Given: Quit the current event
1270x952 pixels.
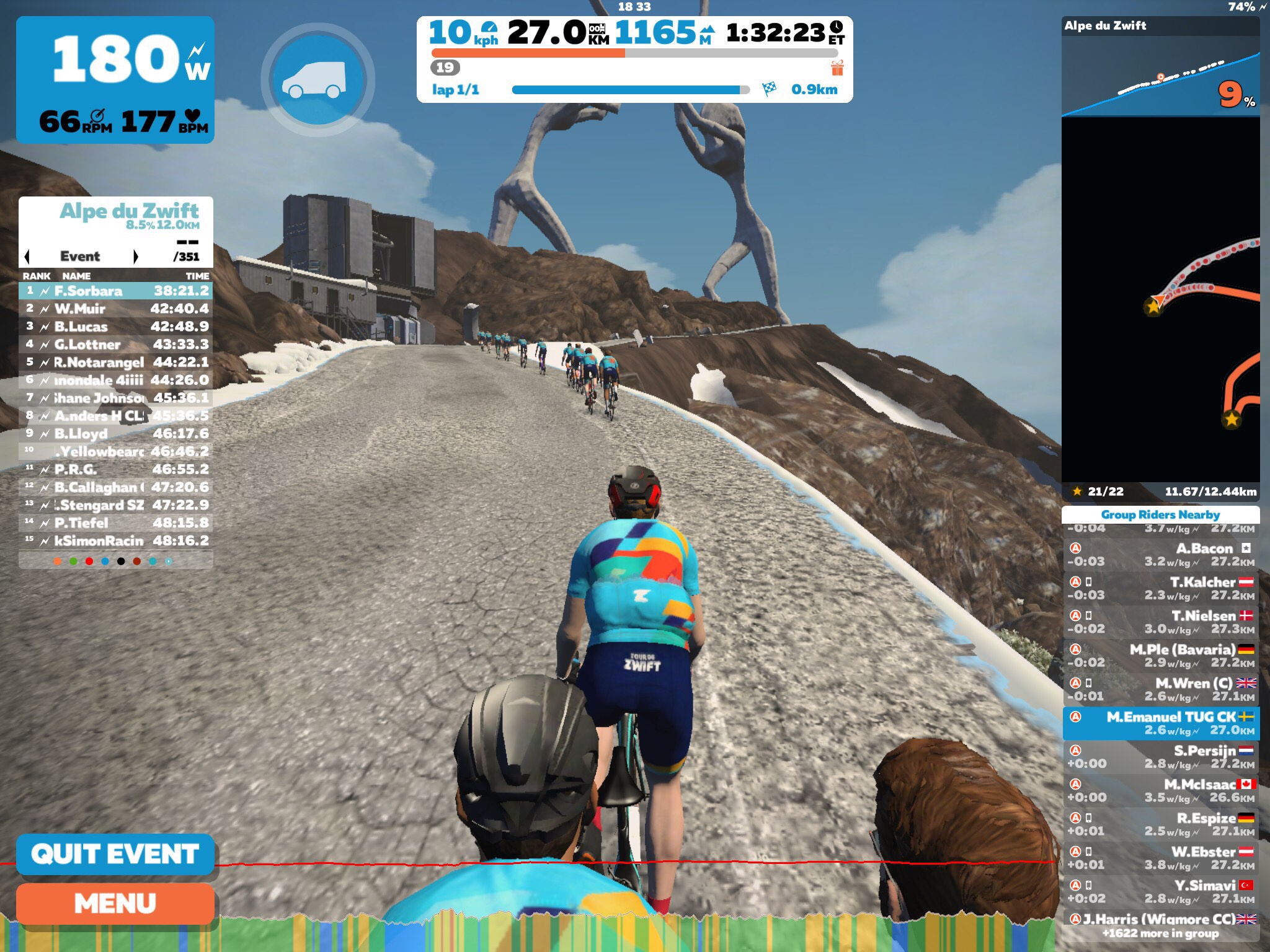Looking at the screenshot, I should tap(115, 854).
